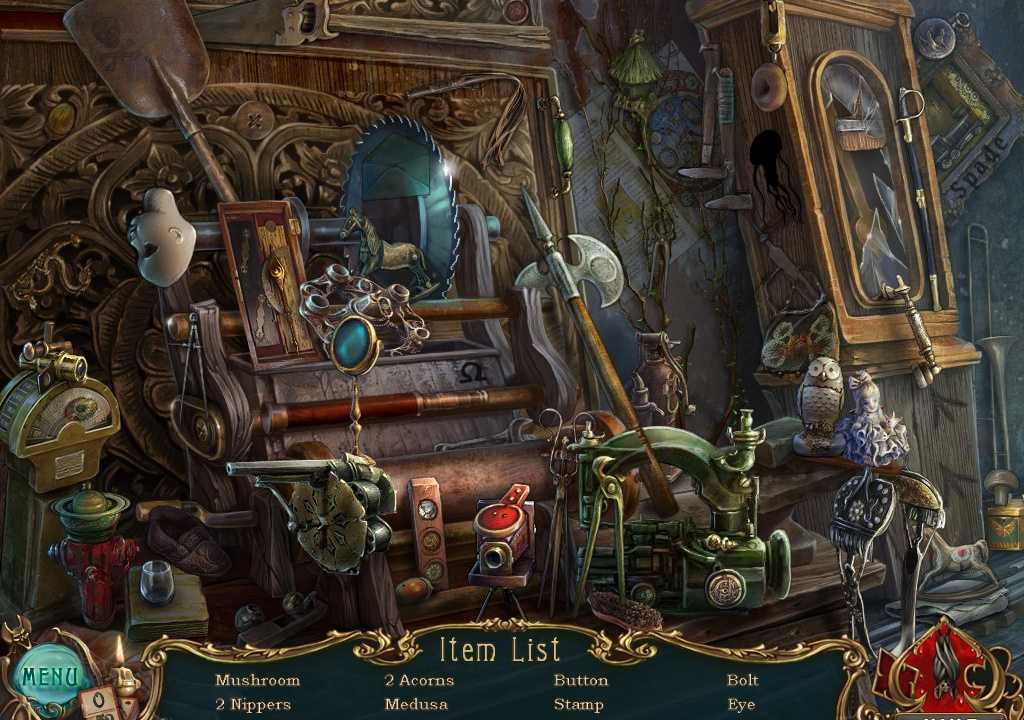Click the 2 Acorns list entry

pos(419,681)
